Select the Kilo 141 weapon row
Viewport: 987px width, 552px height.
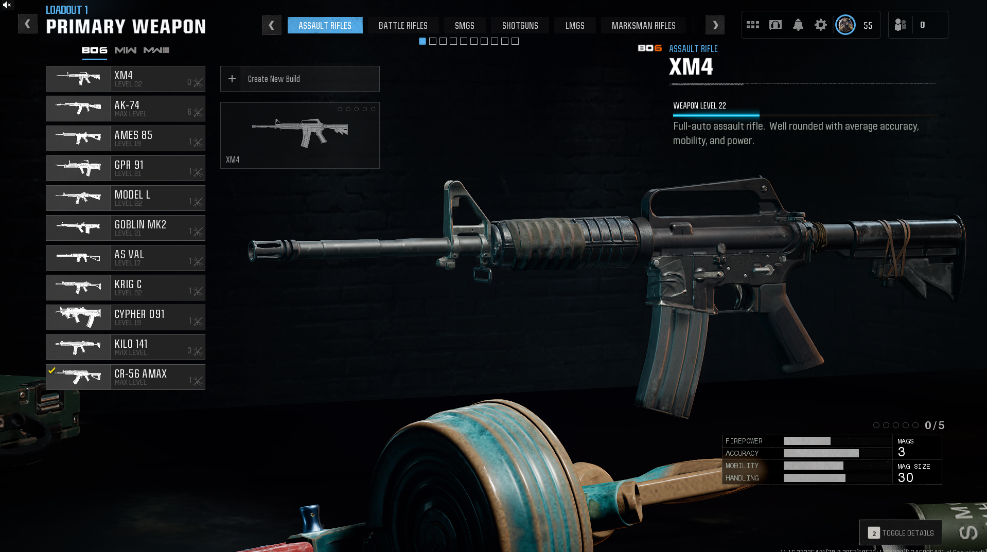click(125, 348)
